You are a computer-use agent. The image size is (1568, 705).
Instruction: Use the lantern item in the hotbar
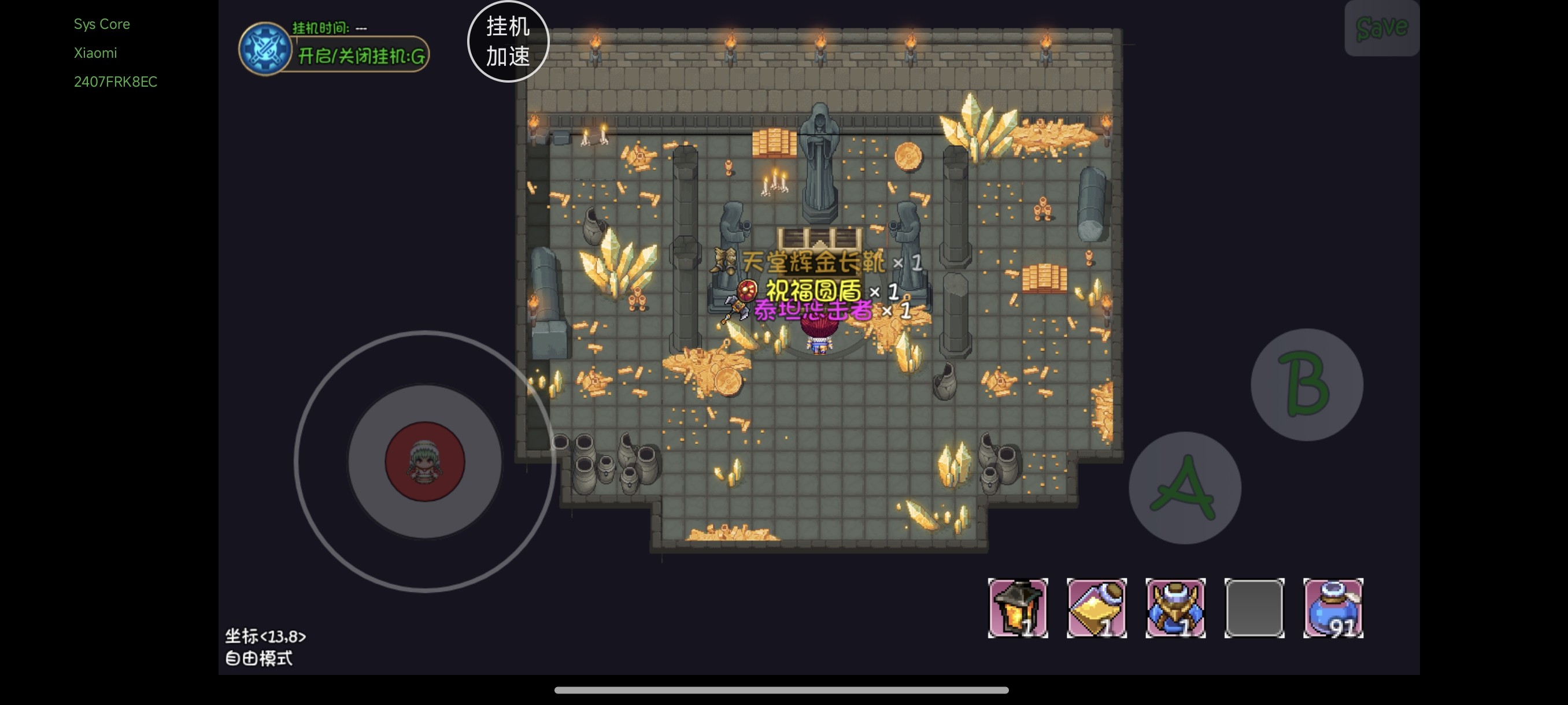tap(1017, 608)
